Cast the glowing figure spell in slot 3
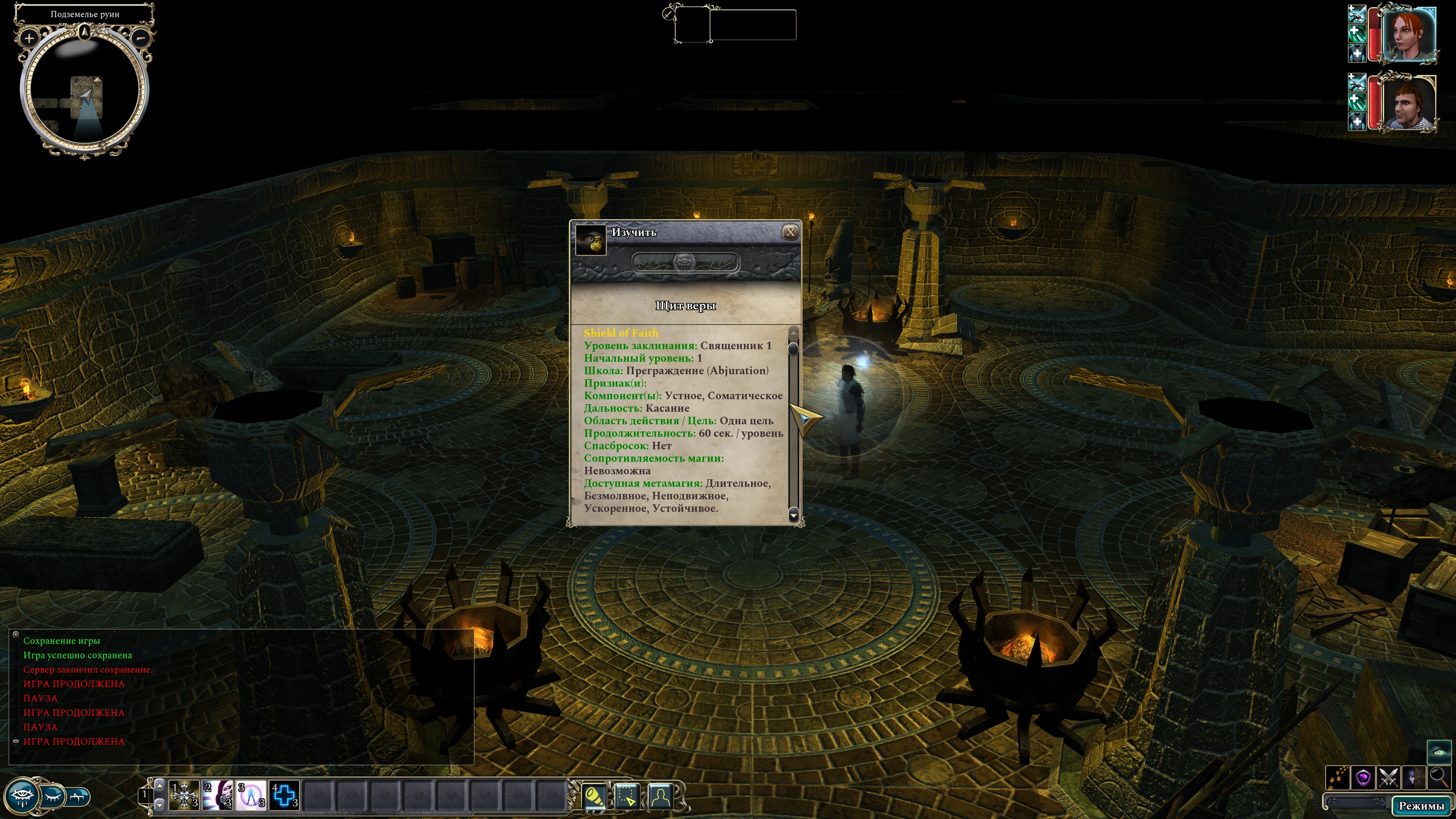Screen dimensions: 1456x819 (x=251, y=795)
